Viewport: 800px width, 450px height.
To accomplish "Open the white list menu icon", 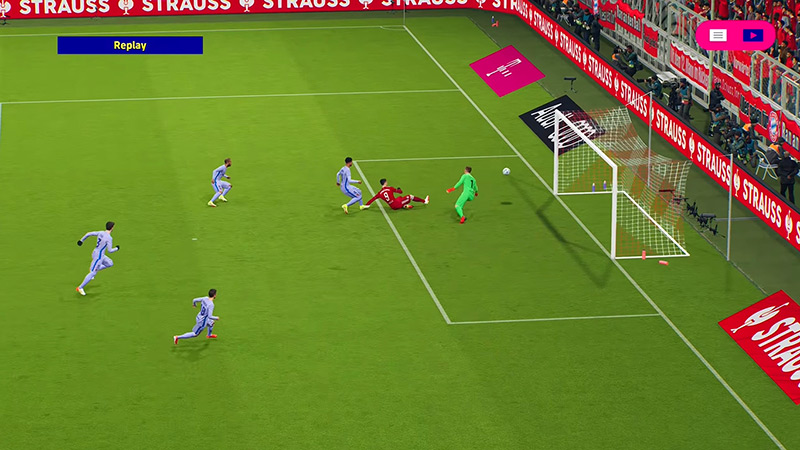I will [718, 35].
